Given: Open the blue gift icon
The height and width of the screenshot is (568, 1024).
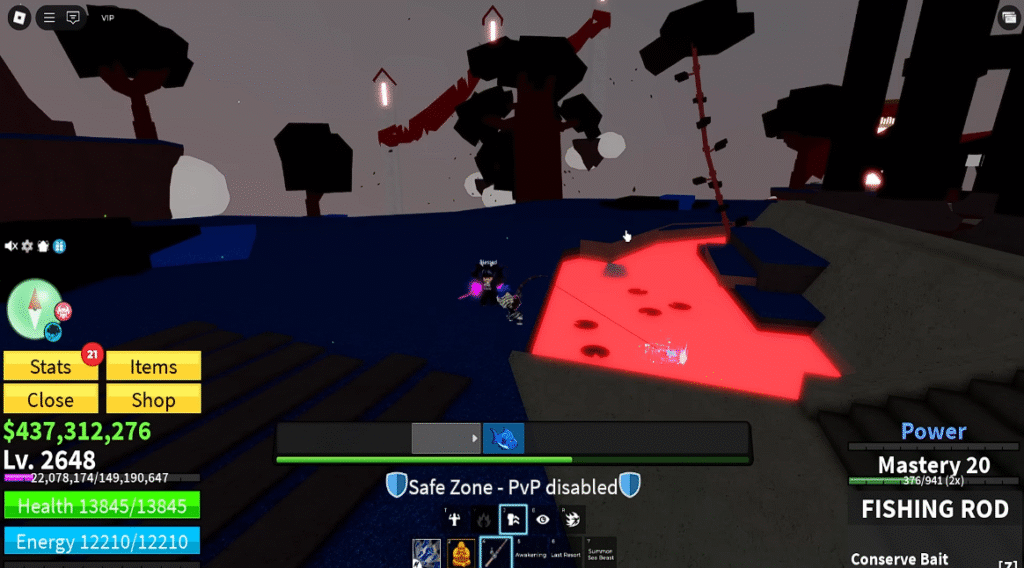Looking at the screenshot, I should point(59,246).
